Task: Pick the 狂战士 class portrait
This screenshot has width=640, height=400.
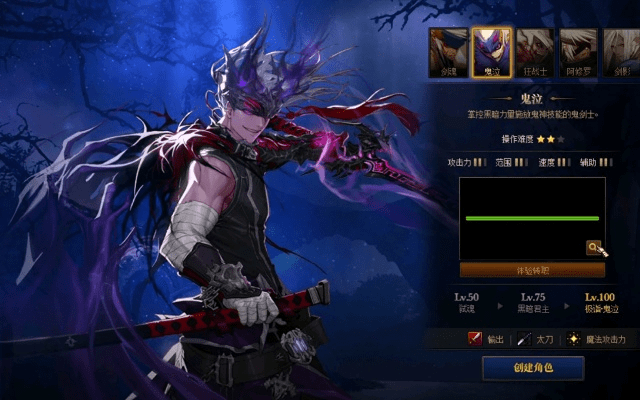Action: tap(535, 51)
